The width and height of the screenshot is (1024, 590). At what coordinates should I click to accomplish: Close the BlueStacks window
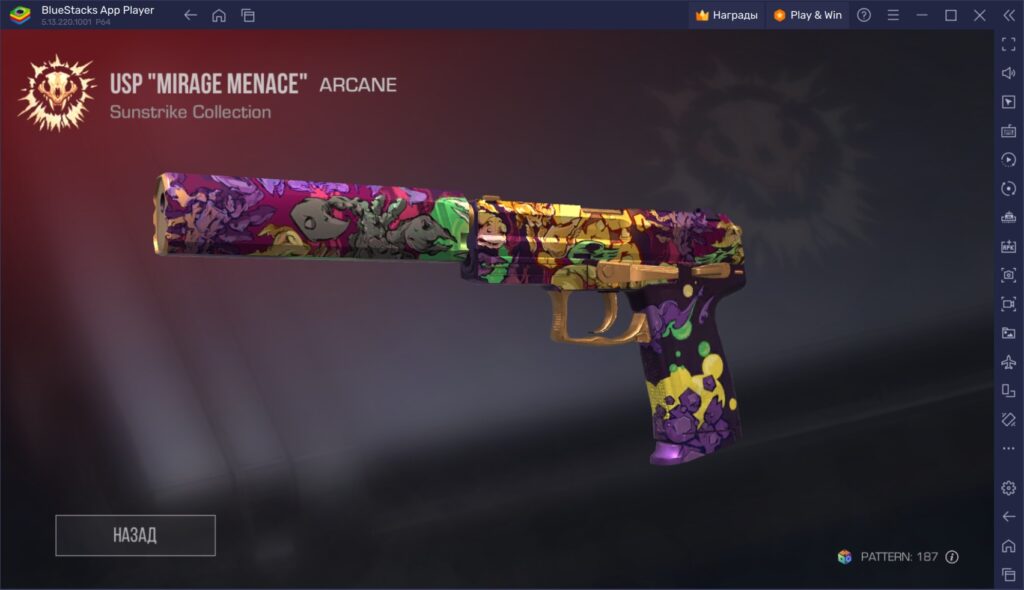pos(980,15)
